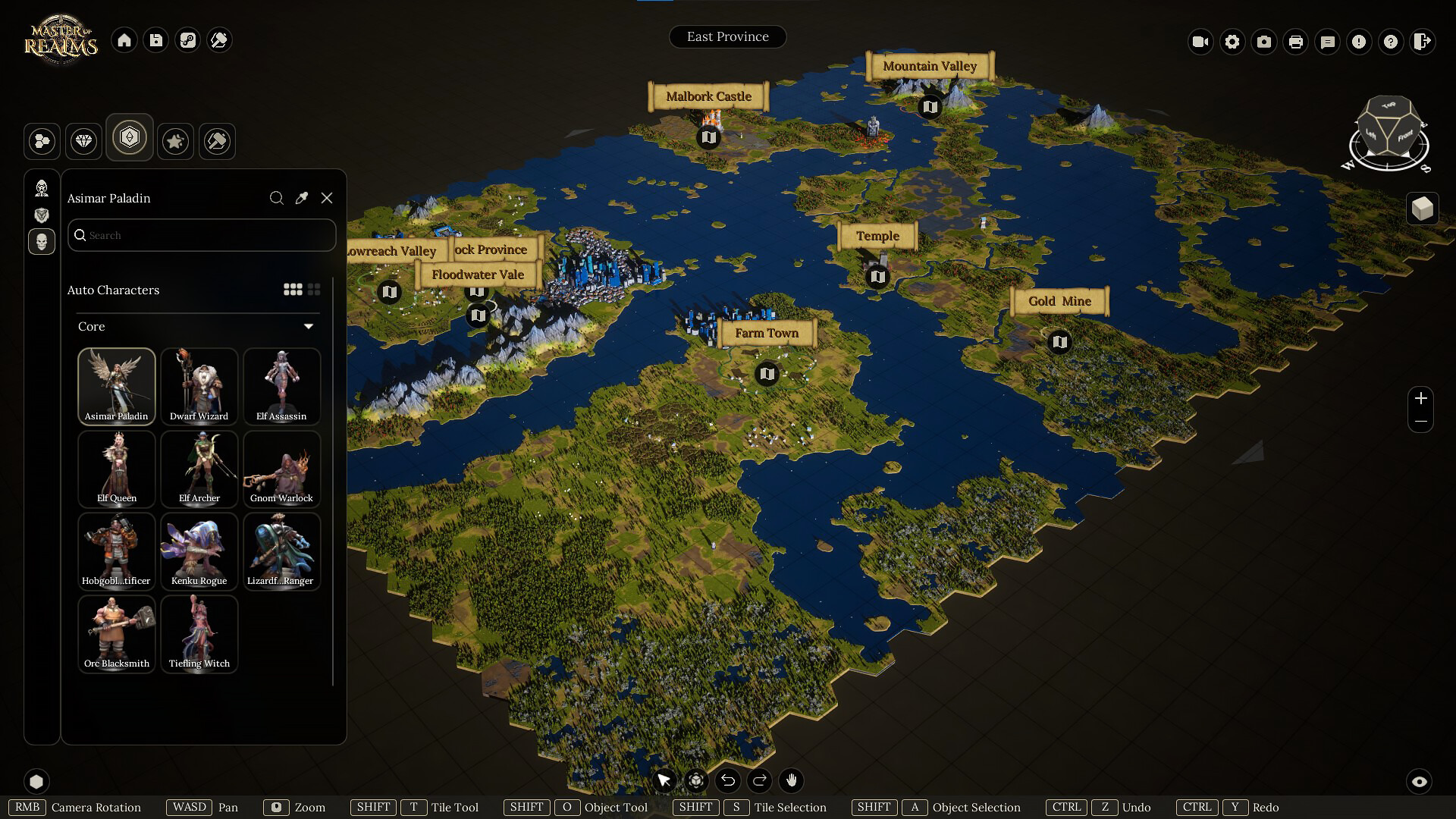Open the eyedropper picker in the Asimar Paladin panel
The height and width of the screenshot is (819, 1456).
(301, 198)
